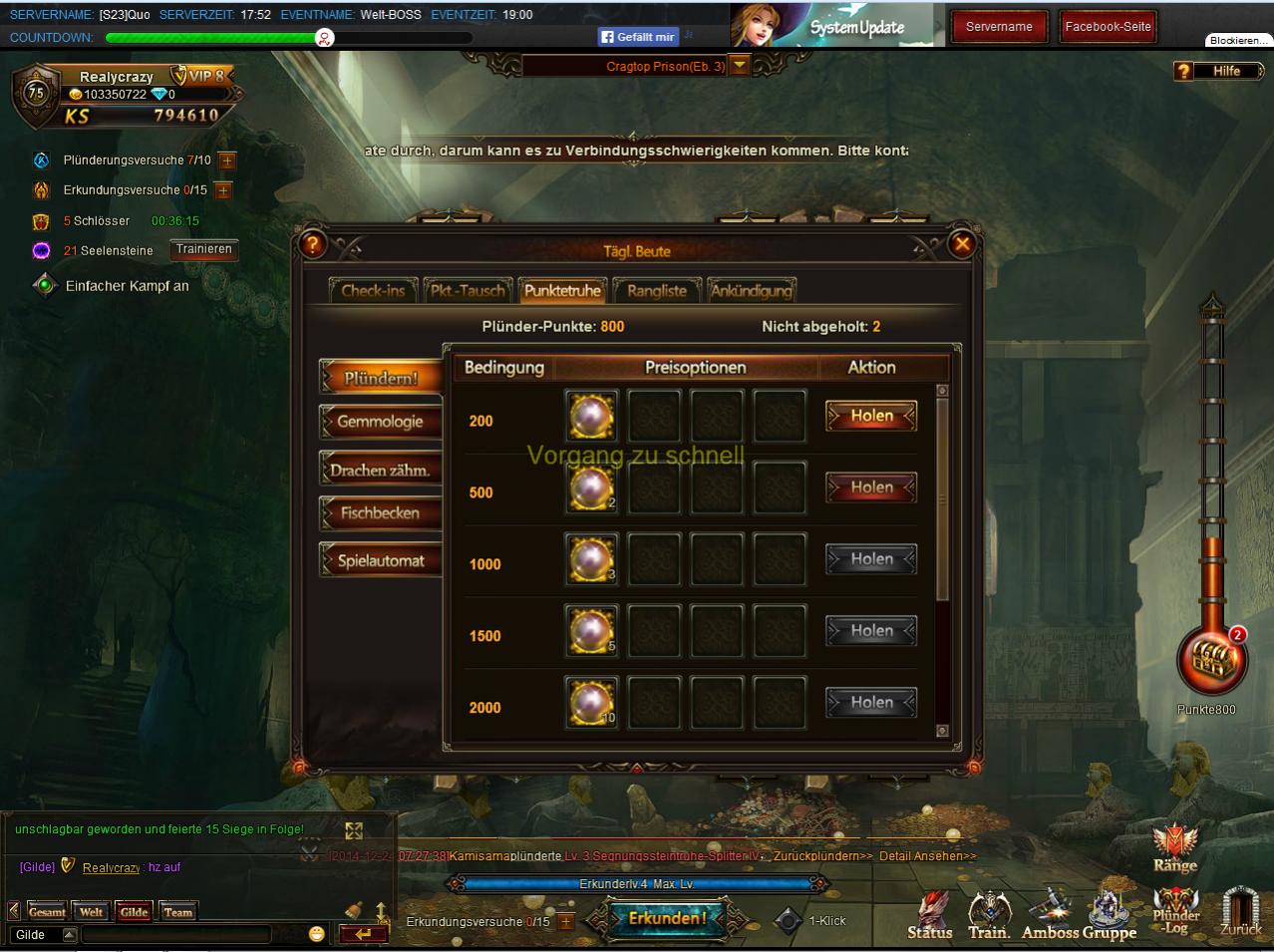Claim the 200 points reward with Holen
The image size is (1274, 952).
click(x=871, y=416)
